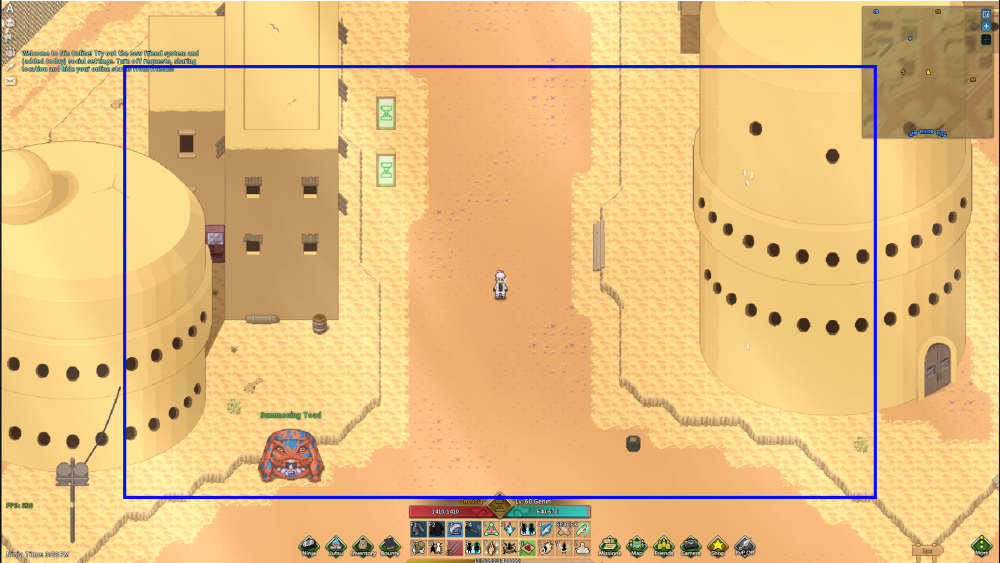Open the mail envelope icon
The height and width of the screenshot is (563, 1000).
pyautogui.click(x=8, y=79)
